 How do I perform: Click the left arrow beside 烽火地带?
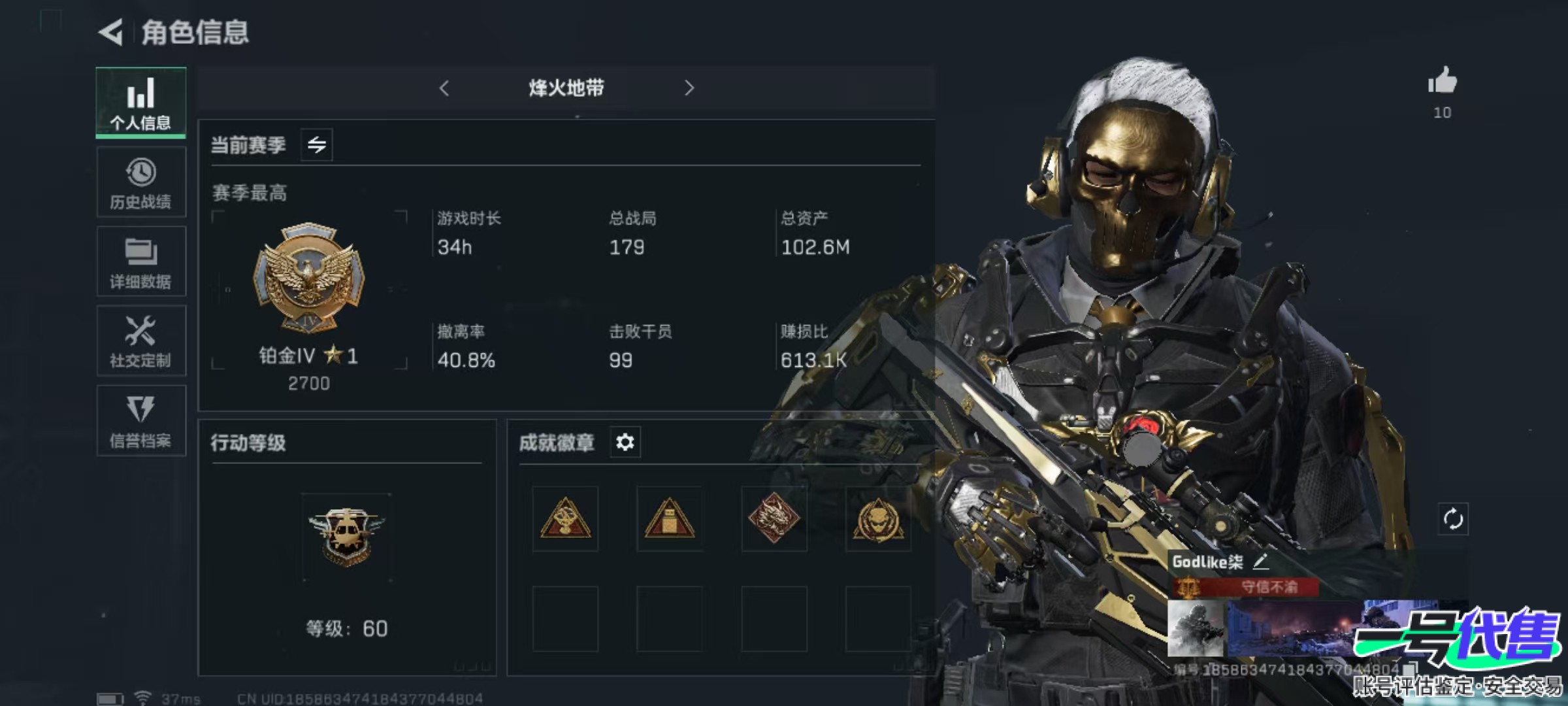tap(444, 88)
